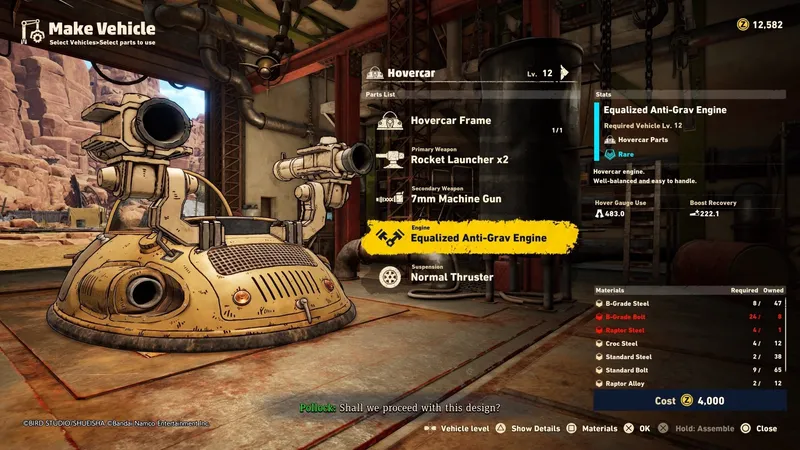Screen dimensions: 800x450
Task: Select the Standard Bolt material row
Action: click(690, 369)
